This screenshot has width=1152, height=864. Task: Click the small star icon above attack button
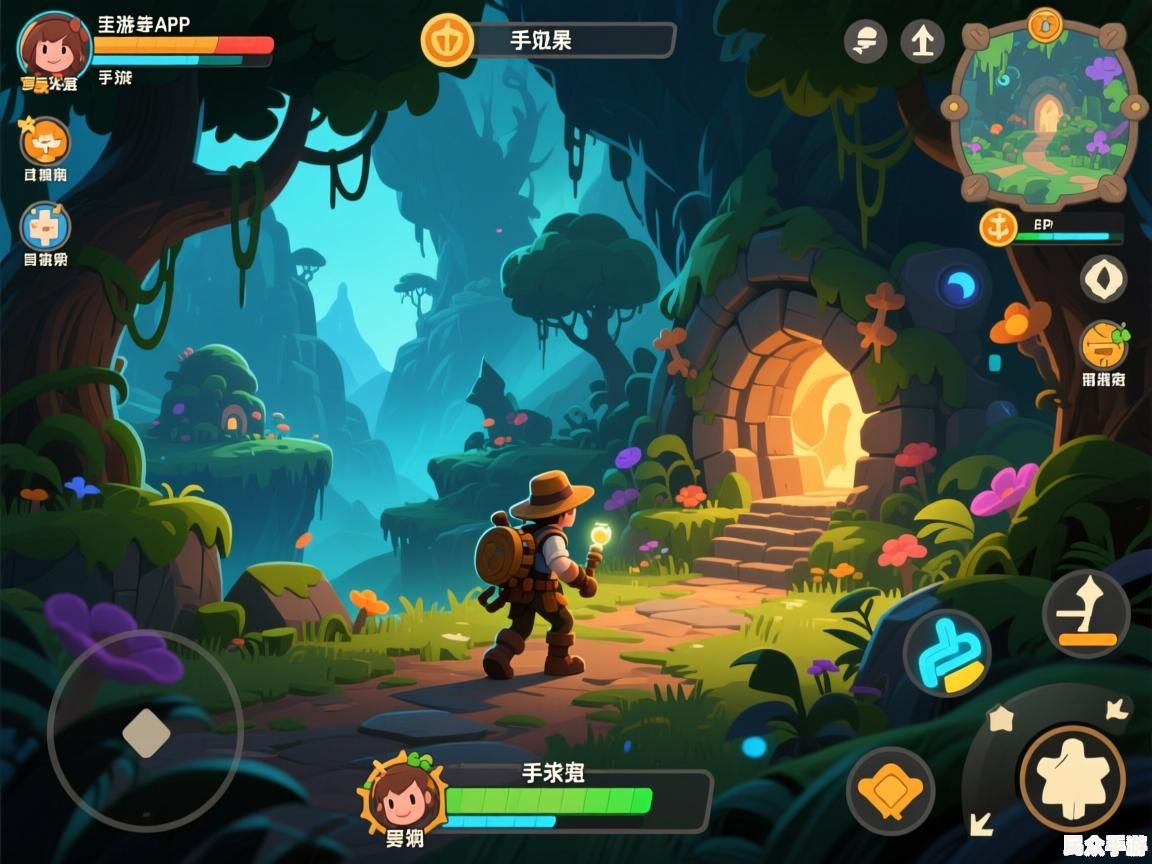[999, 718]
